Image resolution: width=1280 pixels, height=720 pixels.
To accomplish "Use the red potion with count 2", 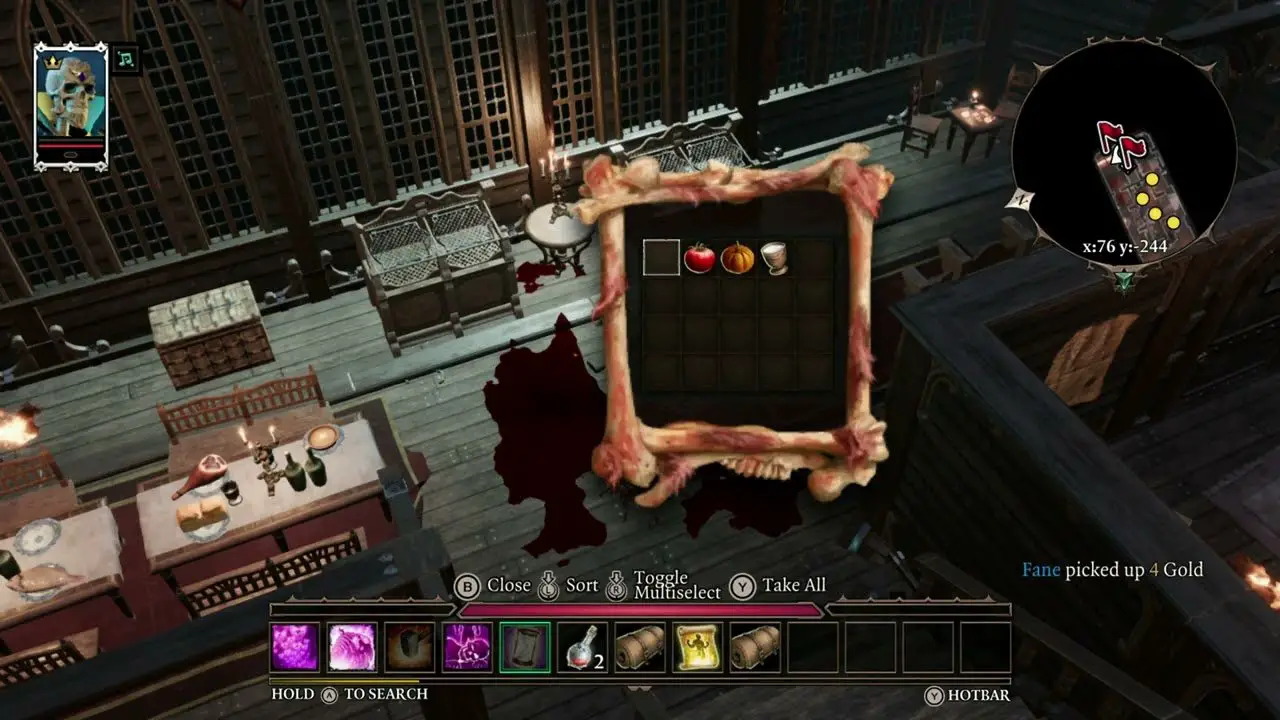I will (x=583, y=647).
